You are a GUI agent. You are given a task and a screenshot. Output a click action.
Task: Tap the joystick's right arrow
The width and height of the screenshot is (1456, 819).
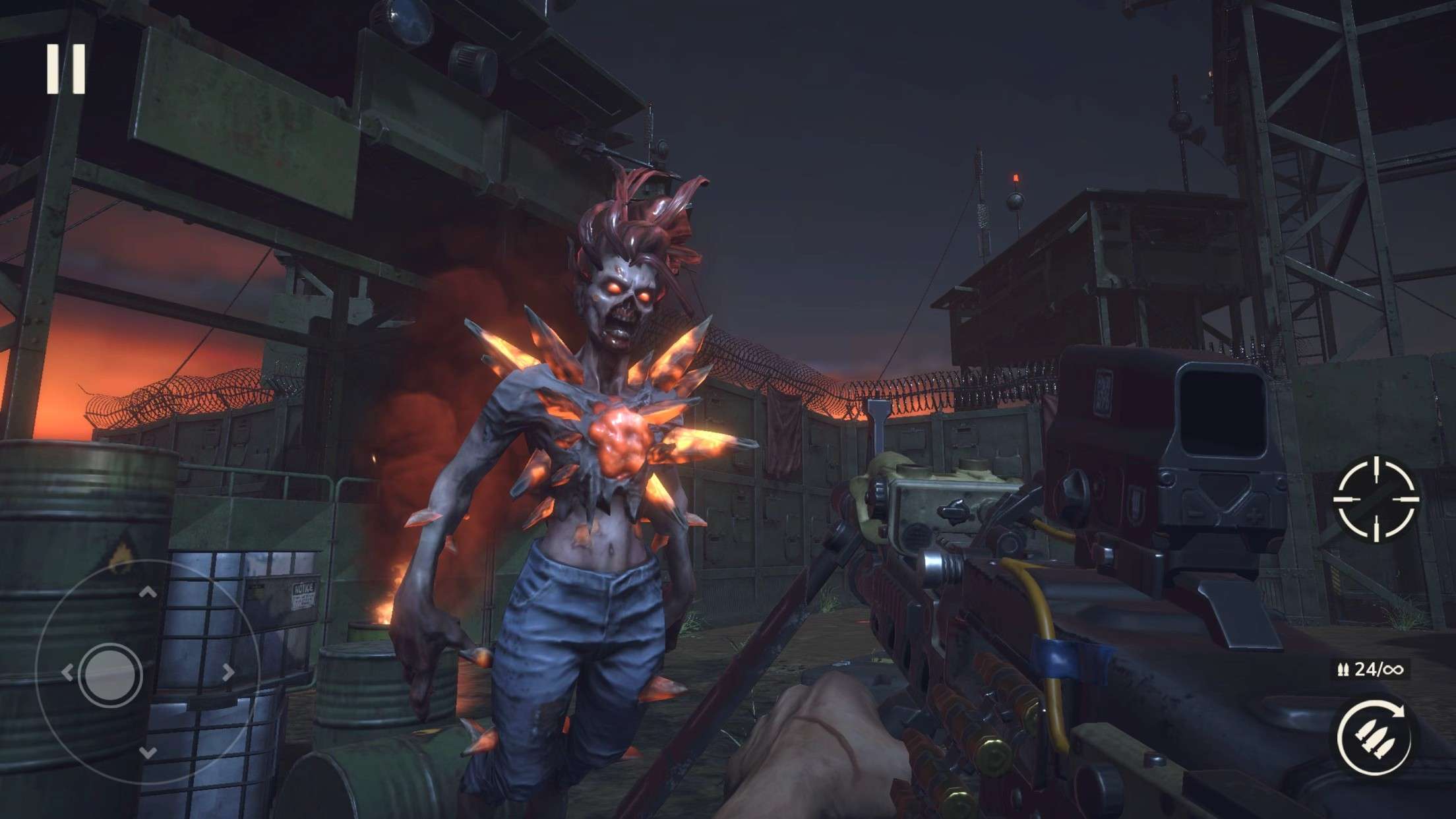[229, 673]
